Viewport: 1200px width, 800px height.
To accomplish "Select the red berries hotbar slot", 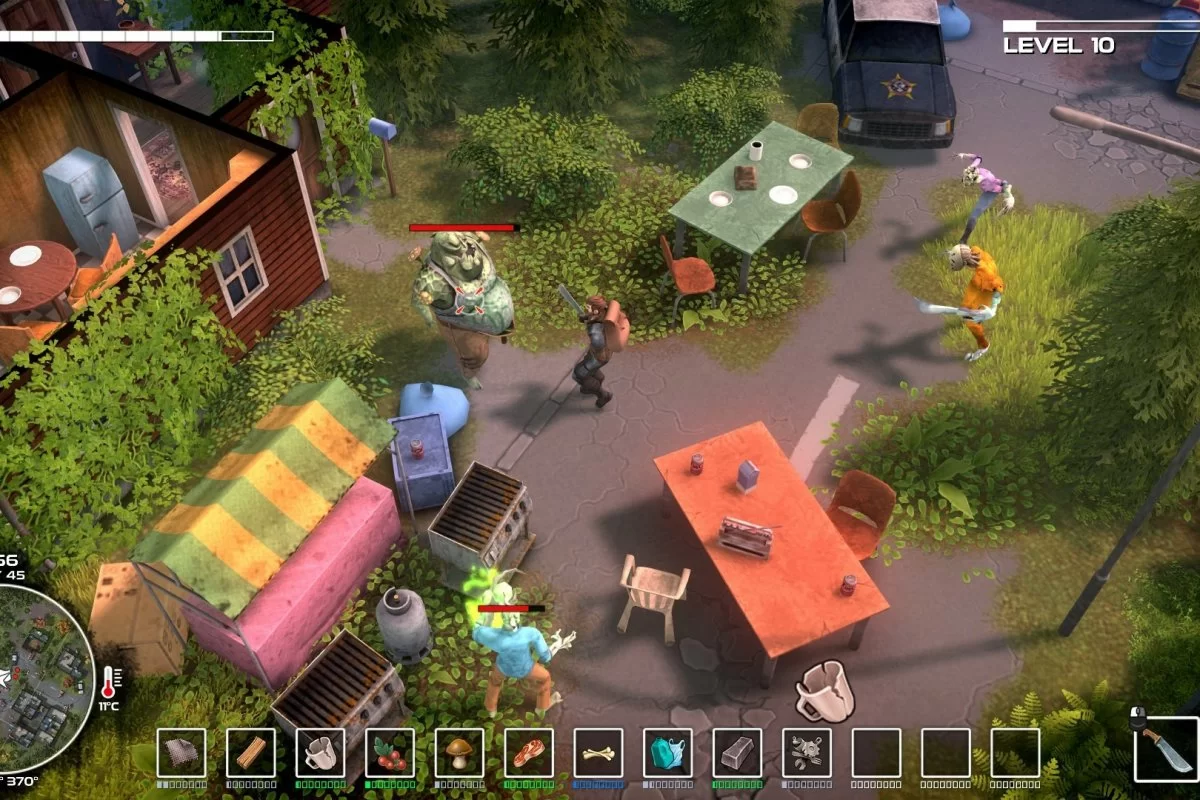I will pos(390,753).
